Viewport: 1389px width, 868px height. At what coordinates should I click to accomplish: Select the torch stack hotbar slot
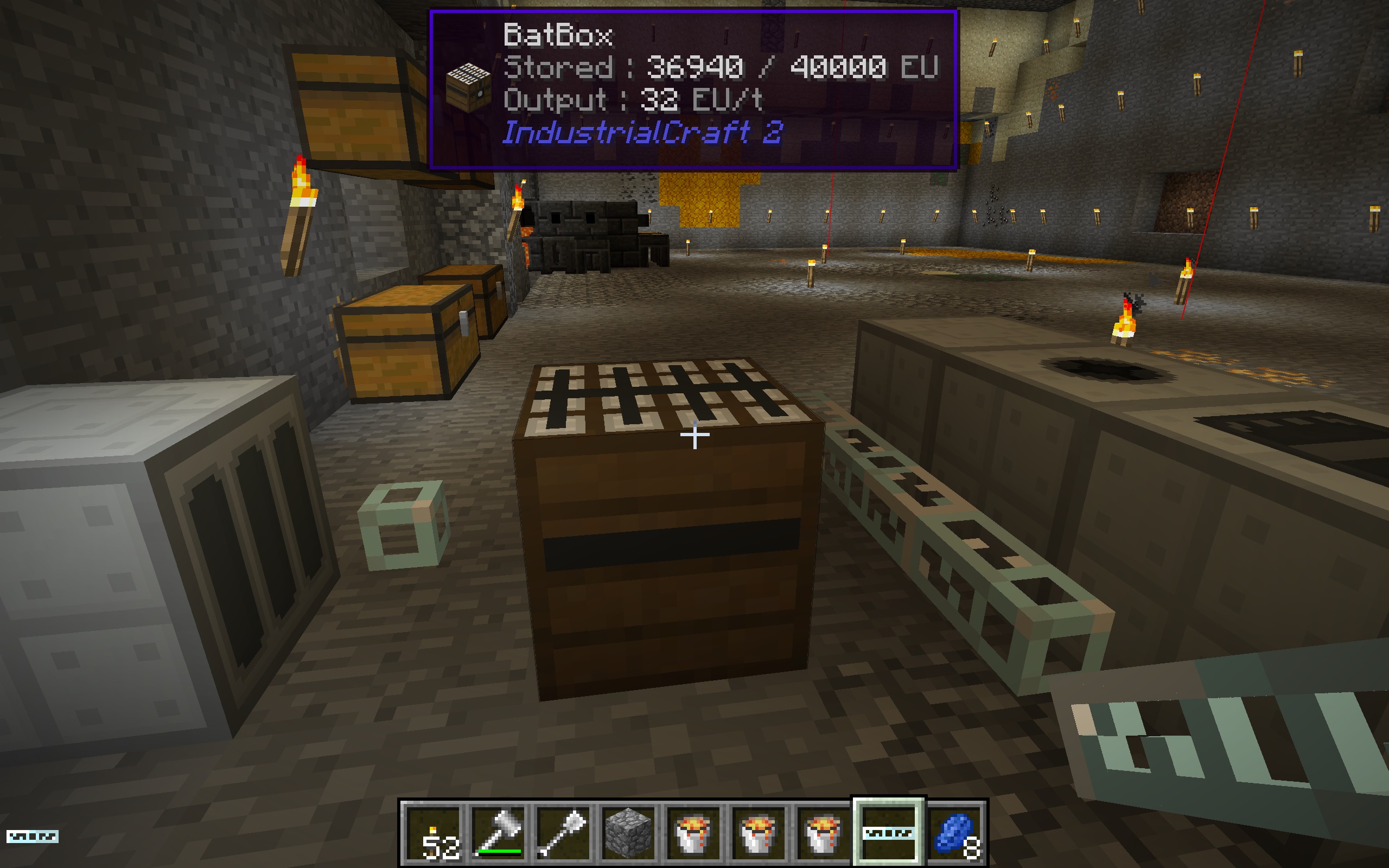coord(435,833)
